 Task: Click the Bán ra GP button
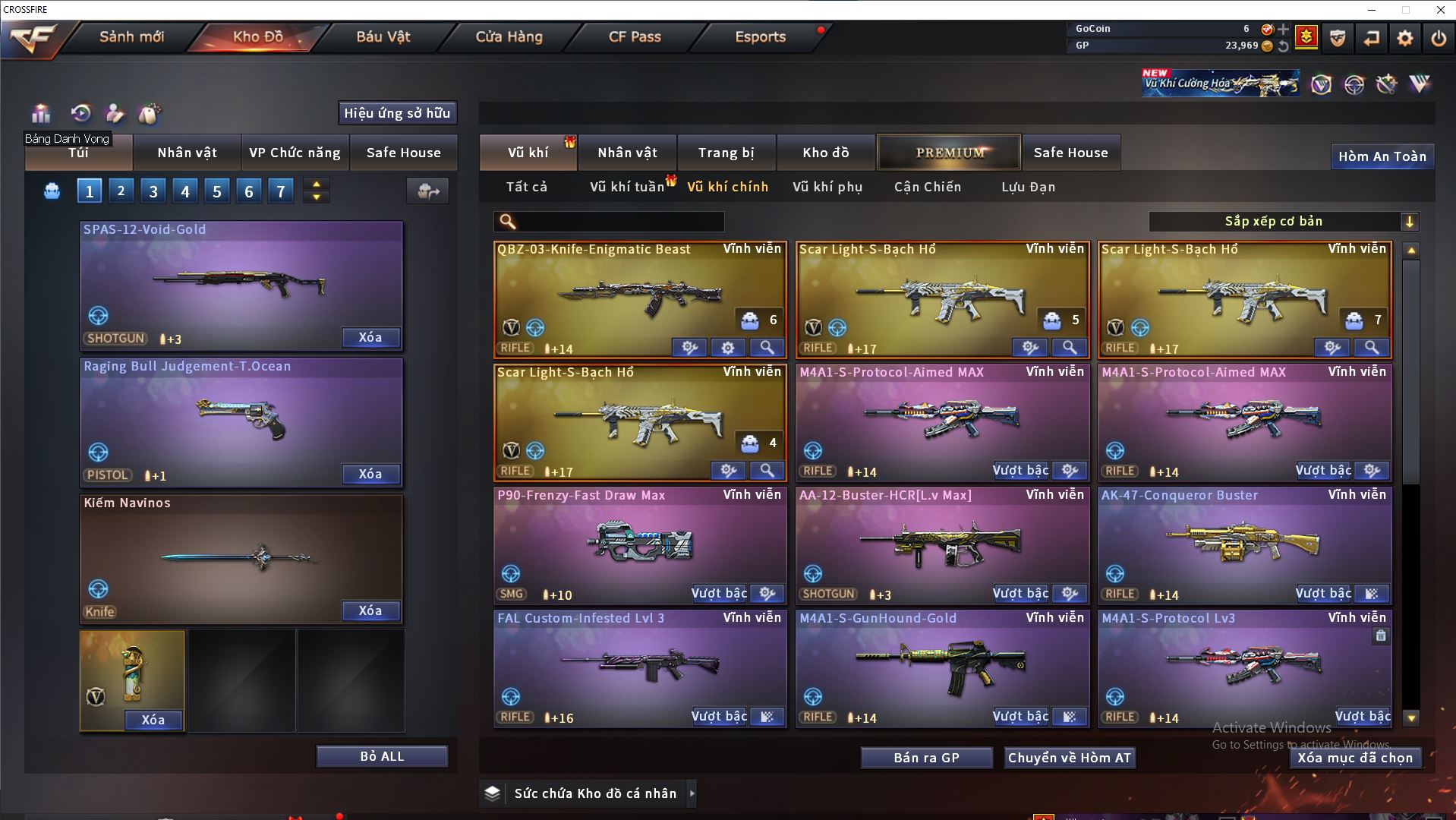pyautogui.click(x=926, y=758)
